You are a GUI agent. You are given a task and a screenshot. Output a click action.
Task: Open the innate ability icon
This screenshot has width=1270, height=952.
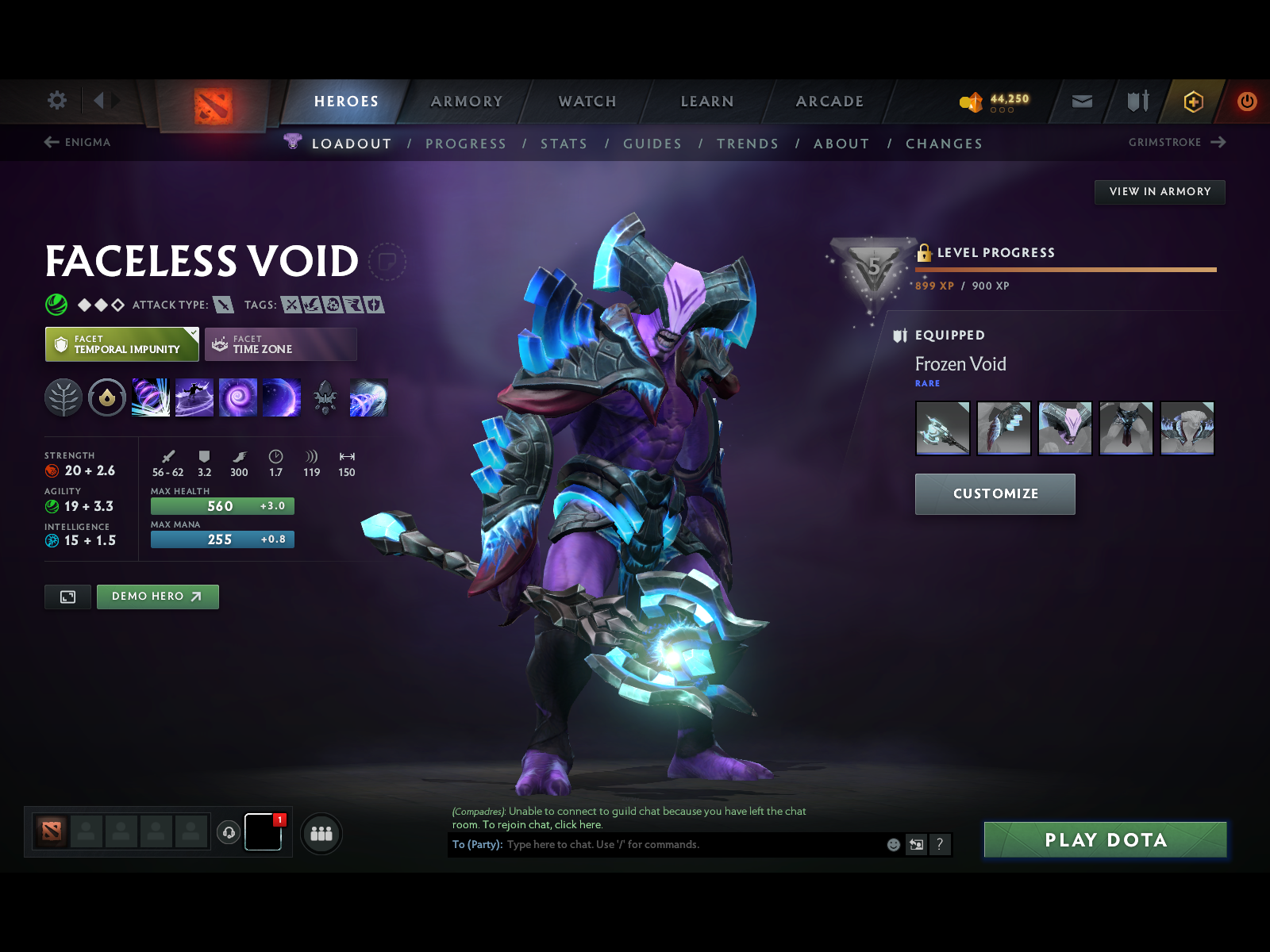pos(107,397)
